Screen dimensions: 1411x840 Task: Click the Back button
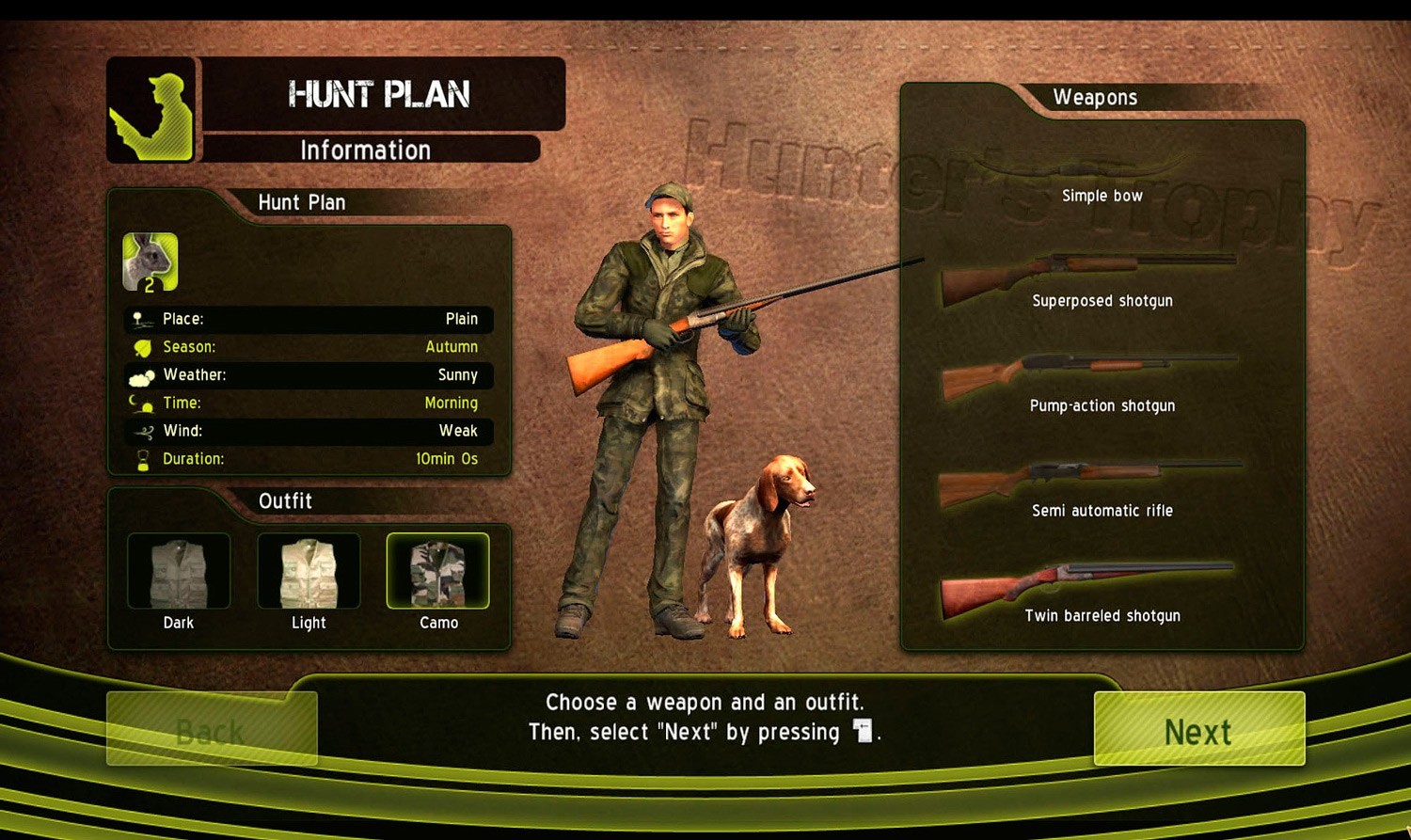point(212,727)
